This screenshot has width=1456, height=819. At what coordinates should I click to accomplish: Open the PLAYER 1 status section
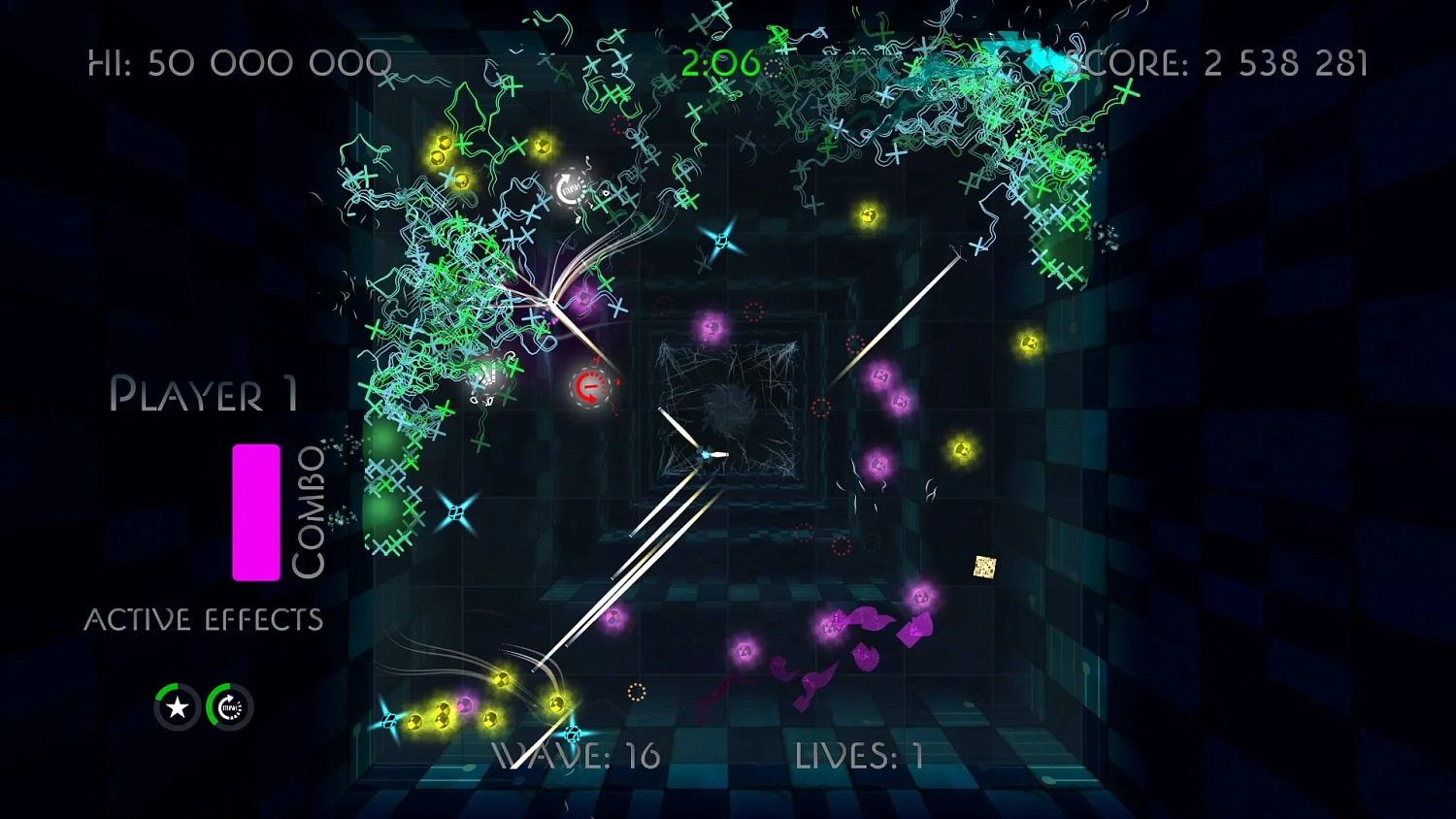pos(205,395)
